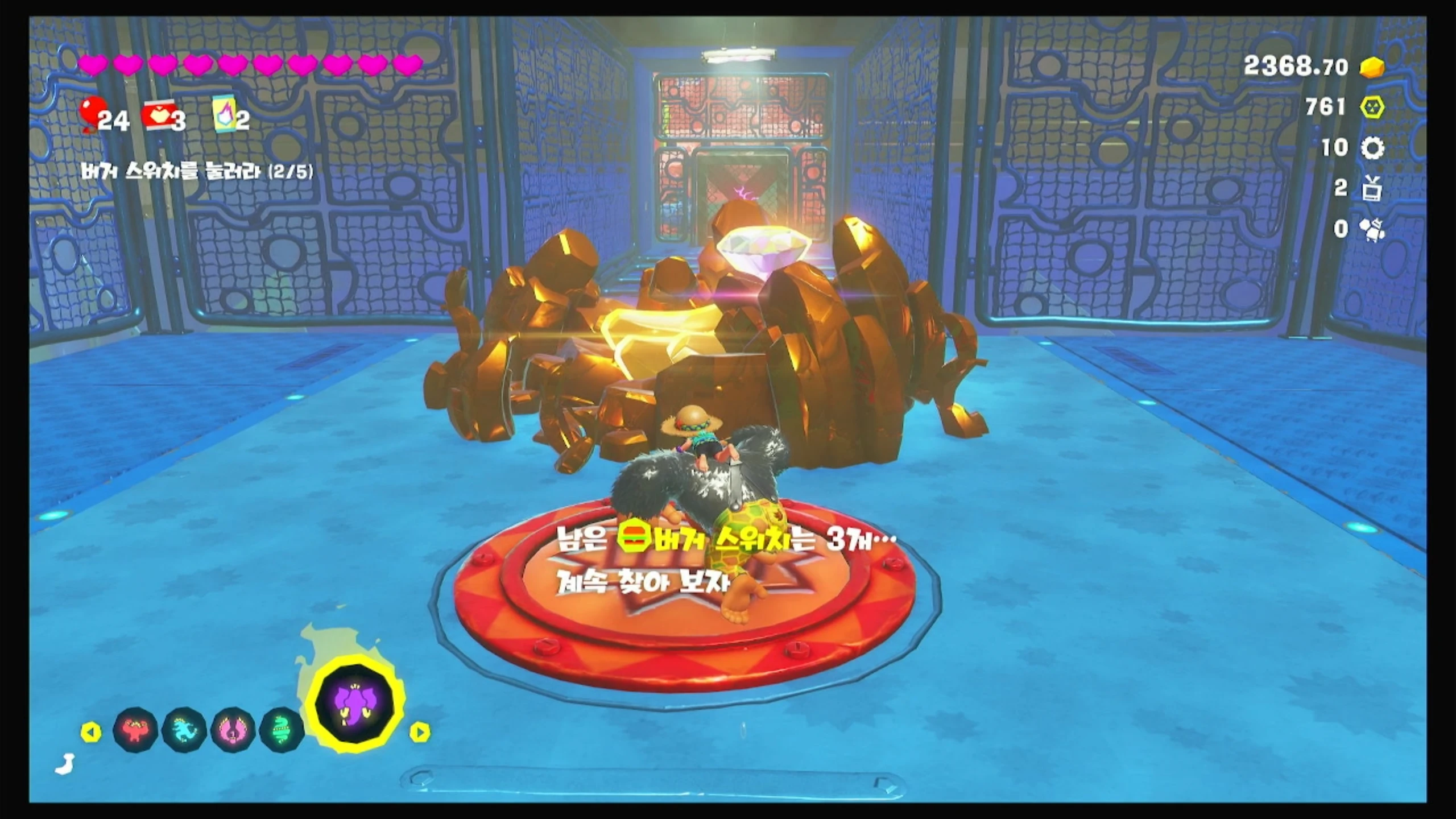The height and width of the screenshot is (819, 1456).
Task: Click the right yellow arrow of Bananza selector
Action: [420, 732]
